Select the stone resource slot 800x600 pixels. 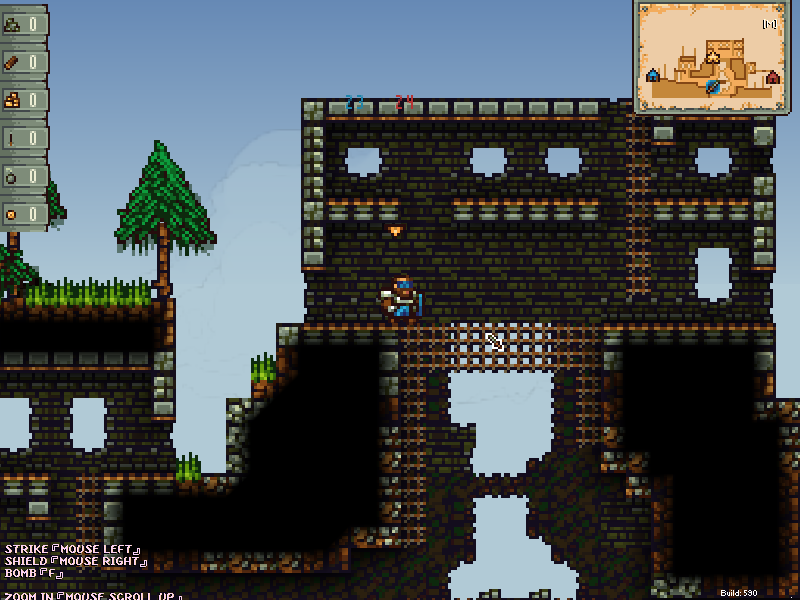click(x=24, y=24)
